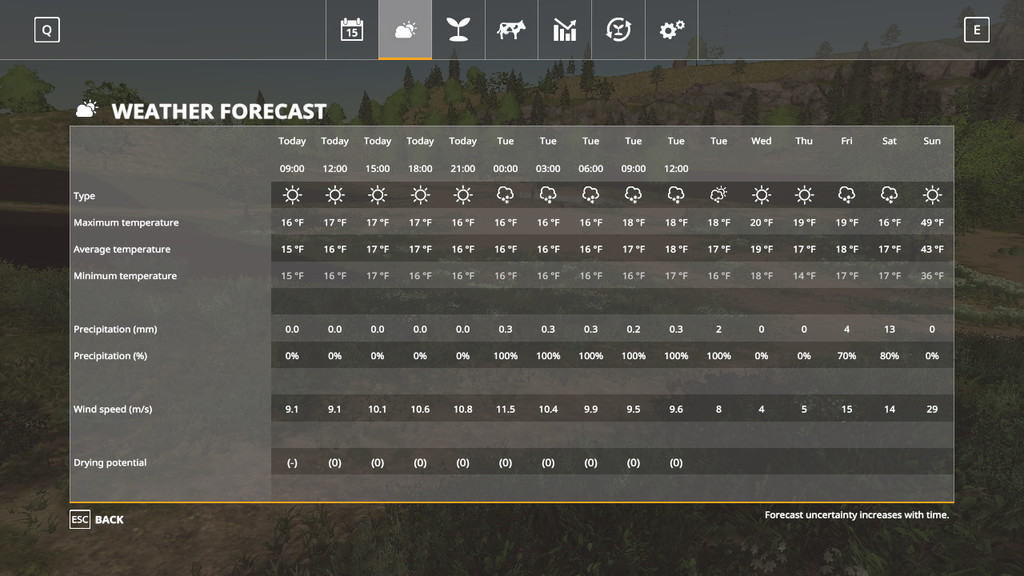This screenshot has height=576, width=1024.
Task: Open the cow animals tab
Action: pos(511,30)
